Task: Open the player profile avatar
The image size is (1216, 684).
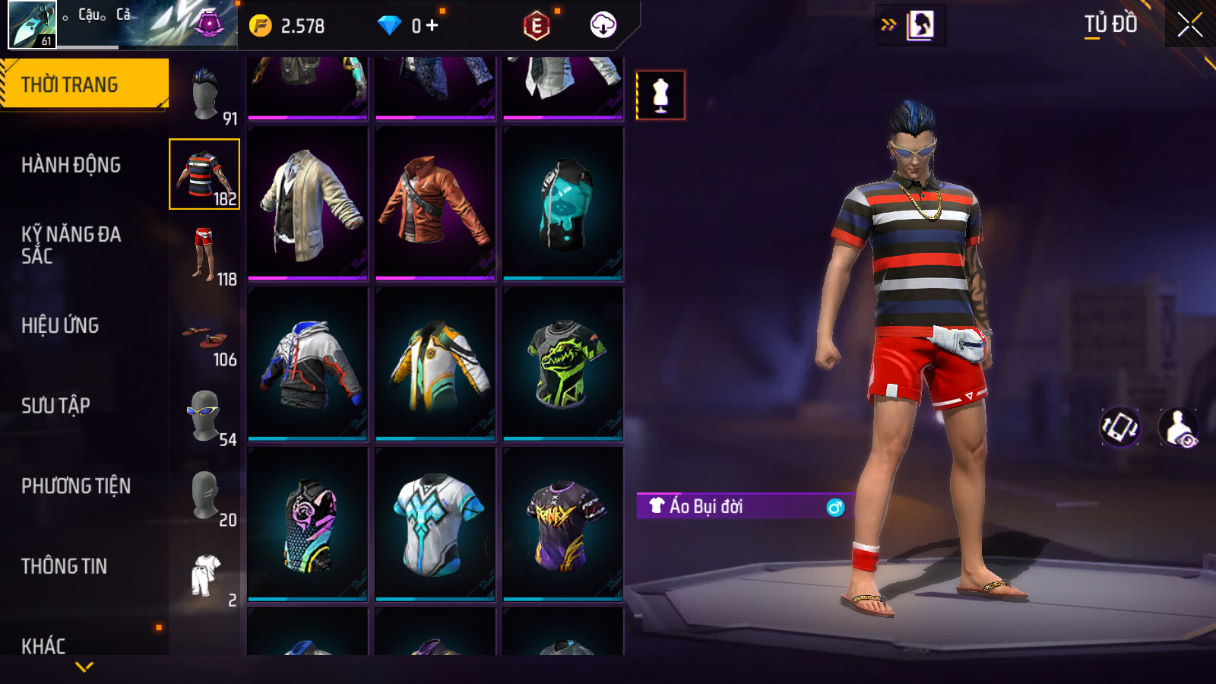Action: (x=32, y=25)
